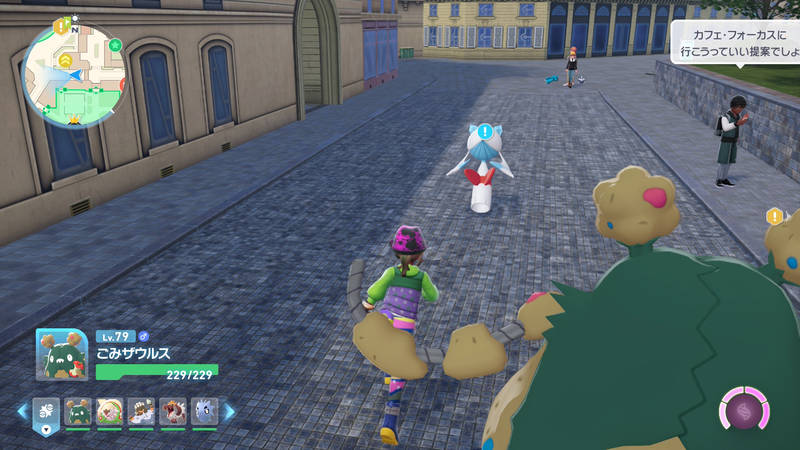Click the green star marker on minimap
This screenshot has height=450, width=800.
pos(115,45)
